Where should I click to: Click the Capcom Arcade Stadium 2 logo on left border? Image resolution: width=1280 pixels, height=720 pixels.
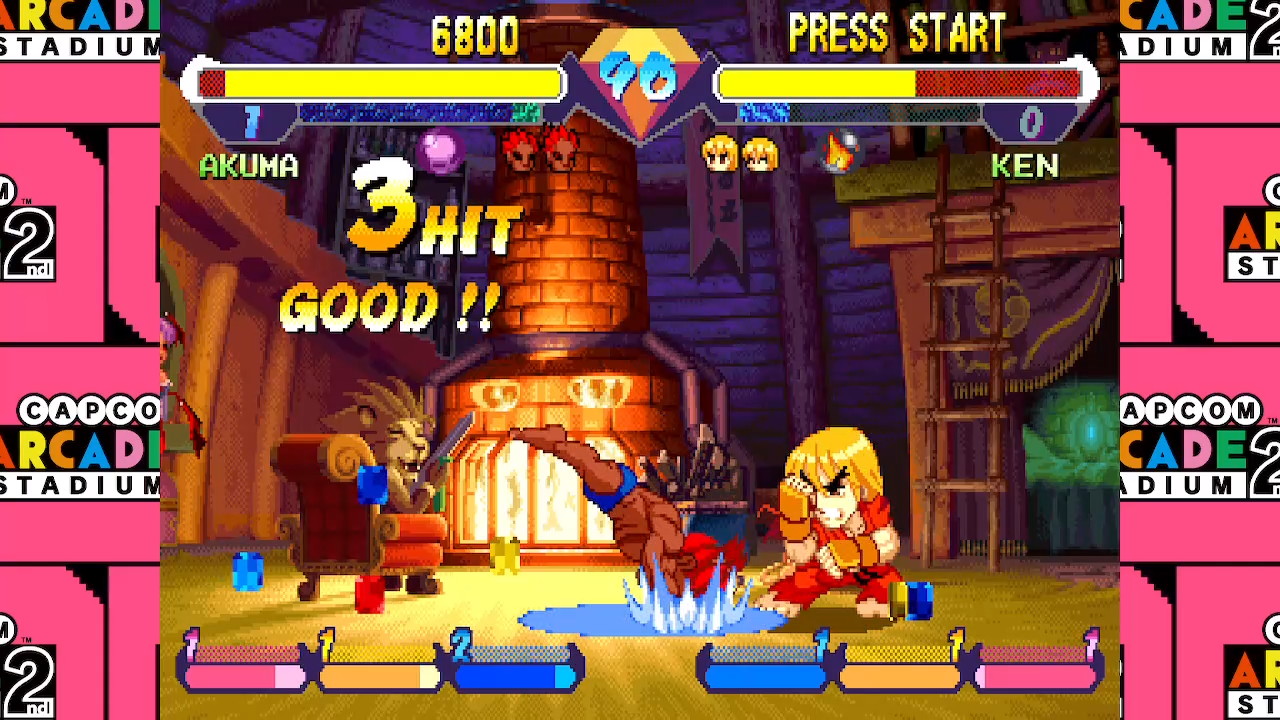point(75,449)
